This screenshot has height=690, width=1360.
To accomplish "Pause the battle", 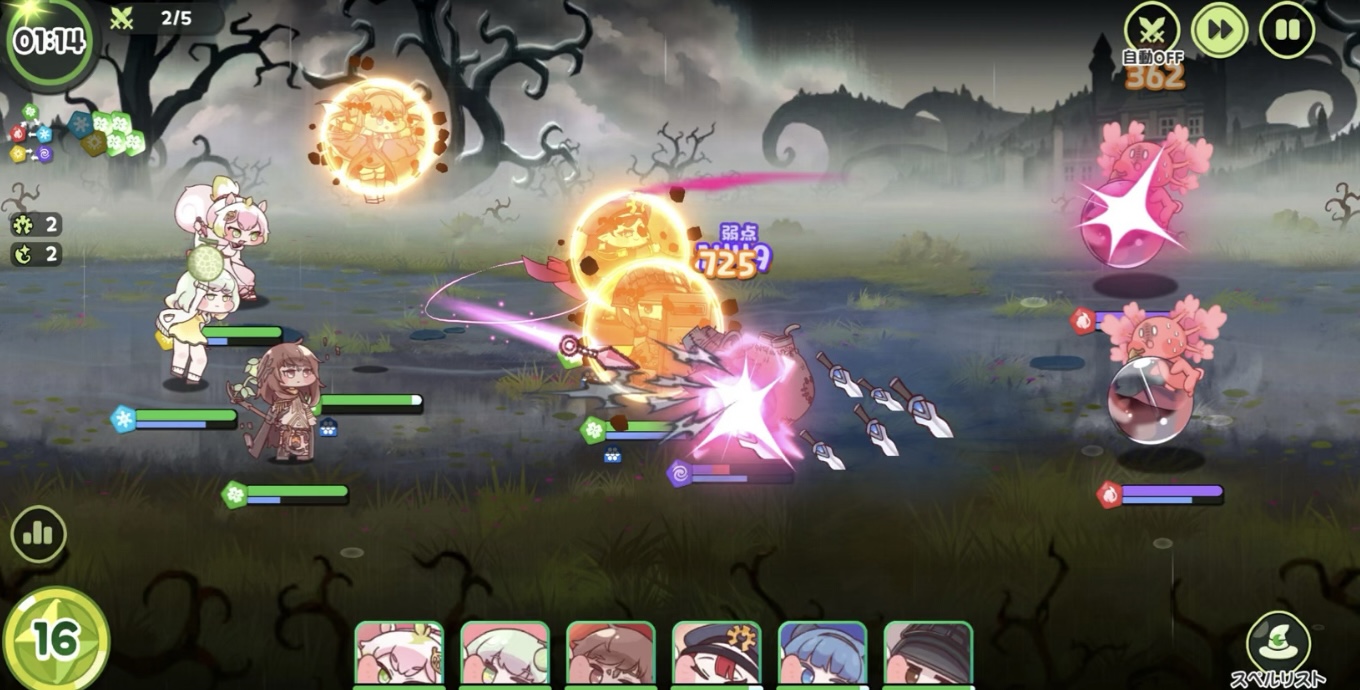I will pyautogui.click(x=1287, y=29).
